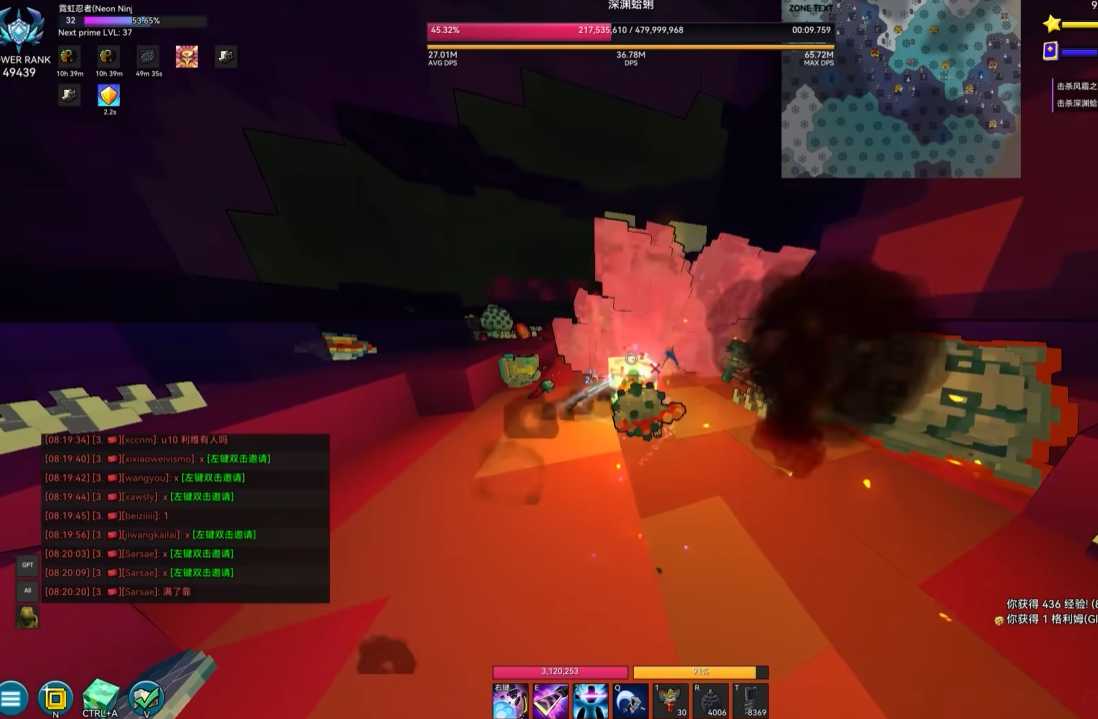
Task: Select the OPT chat options button
Action: [x=27, y=565]
